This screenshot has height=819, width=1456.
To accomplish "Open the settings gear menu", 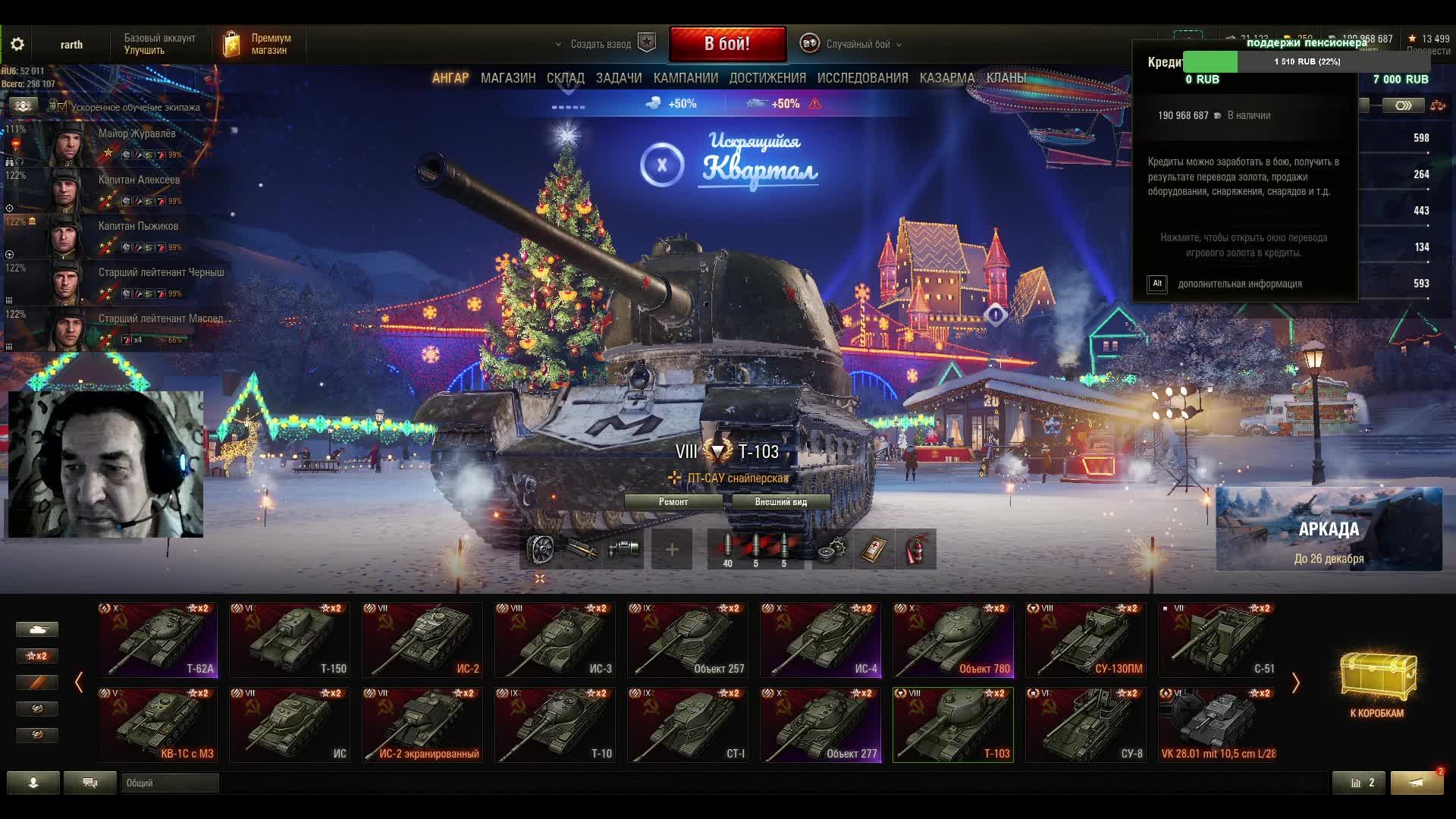I will click(x=17, y=44).
